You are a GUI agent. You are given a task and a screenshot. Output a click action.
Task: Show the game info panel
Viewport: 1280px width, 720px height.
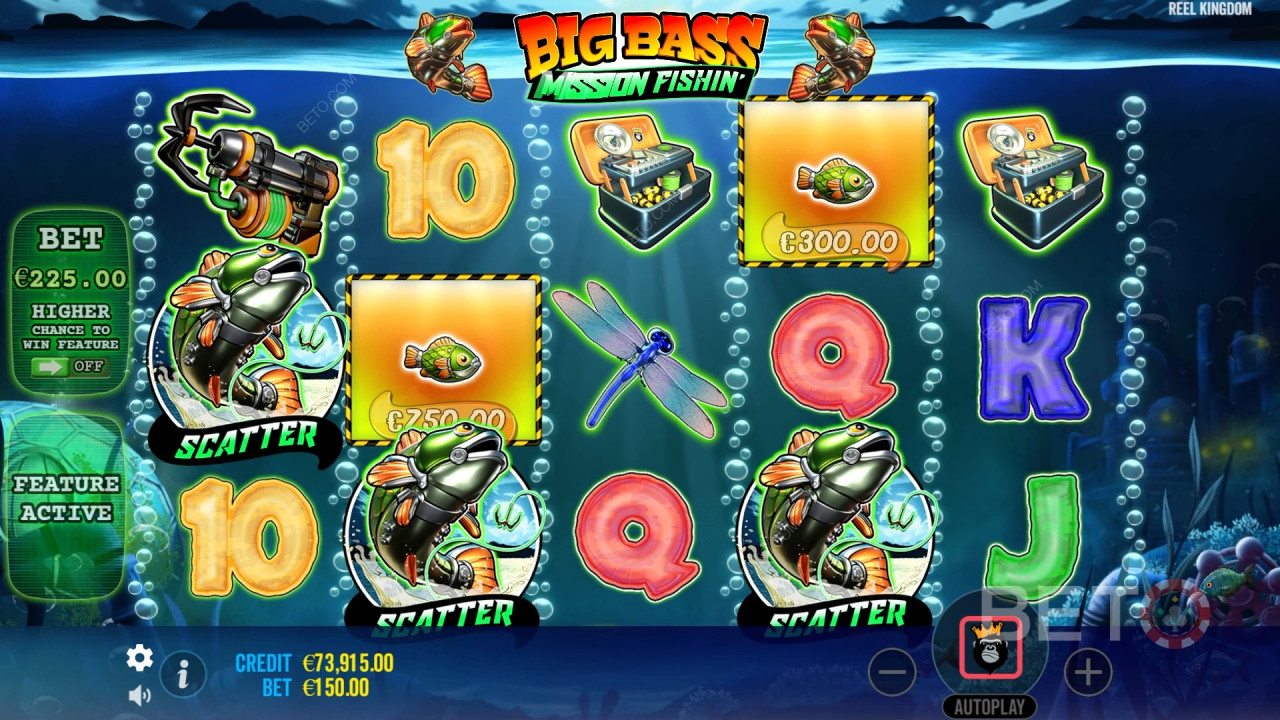click(183, 675)
